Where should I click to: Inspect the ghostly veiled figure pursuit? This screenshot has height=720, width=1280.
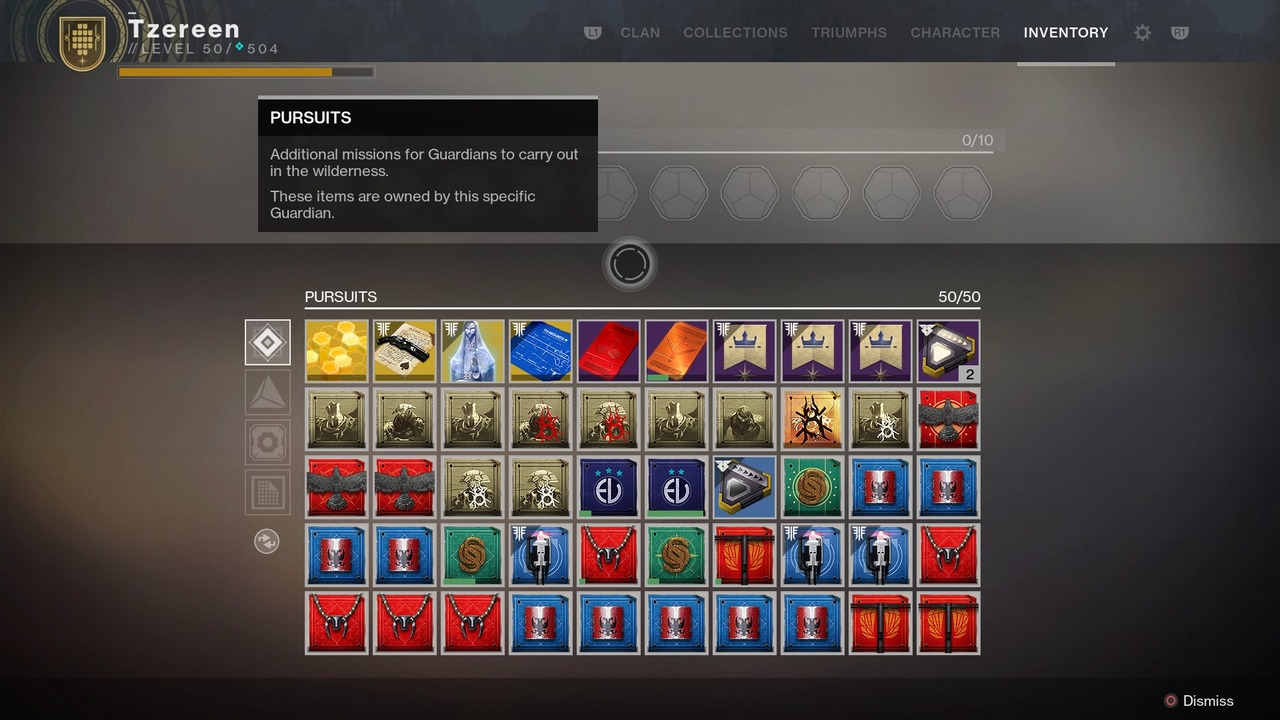473,351
